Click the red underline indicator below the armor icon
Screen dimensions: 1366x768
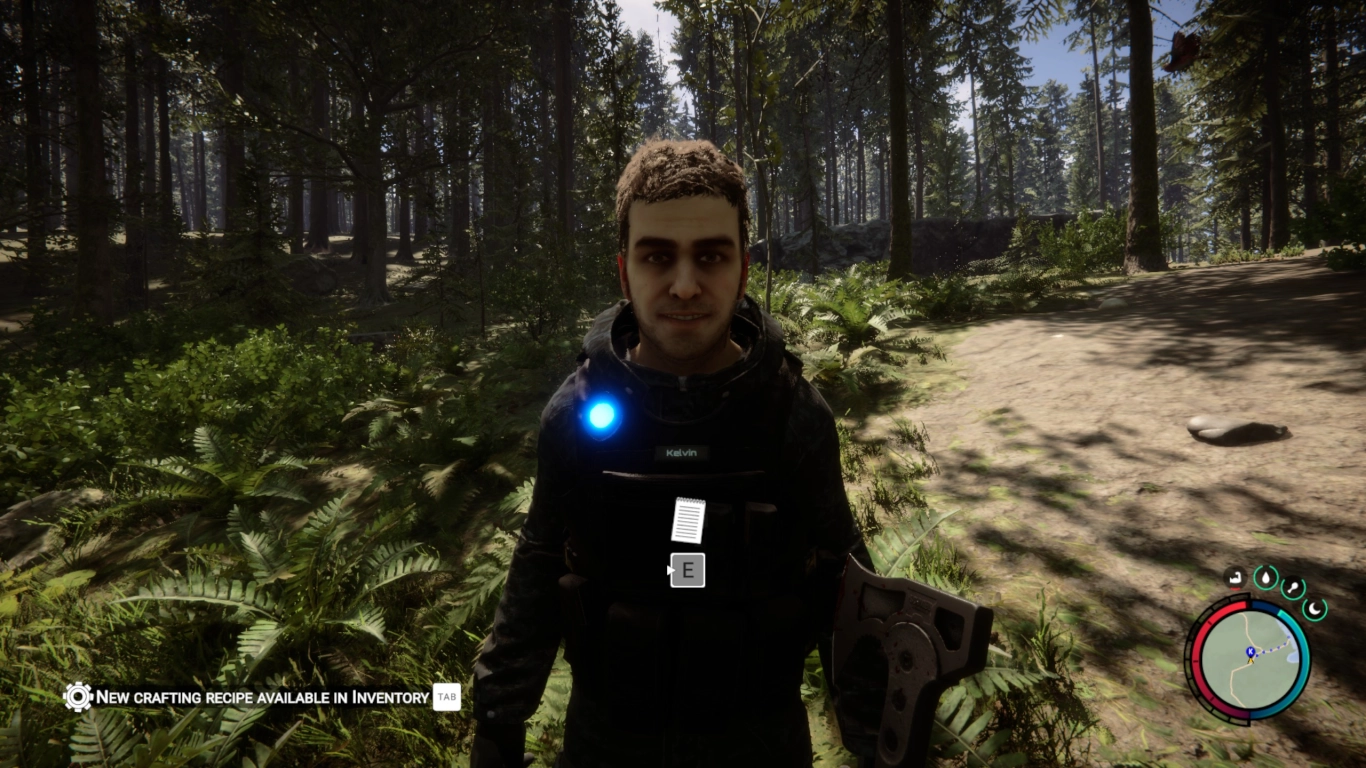click(x=1235, y=588)
